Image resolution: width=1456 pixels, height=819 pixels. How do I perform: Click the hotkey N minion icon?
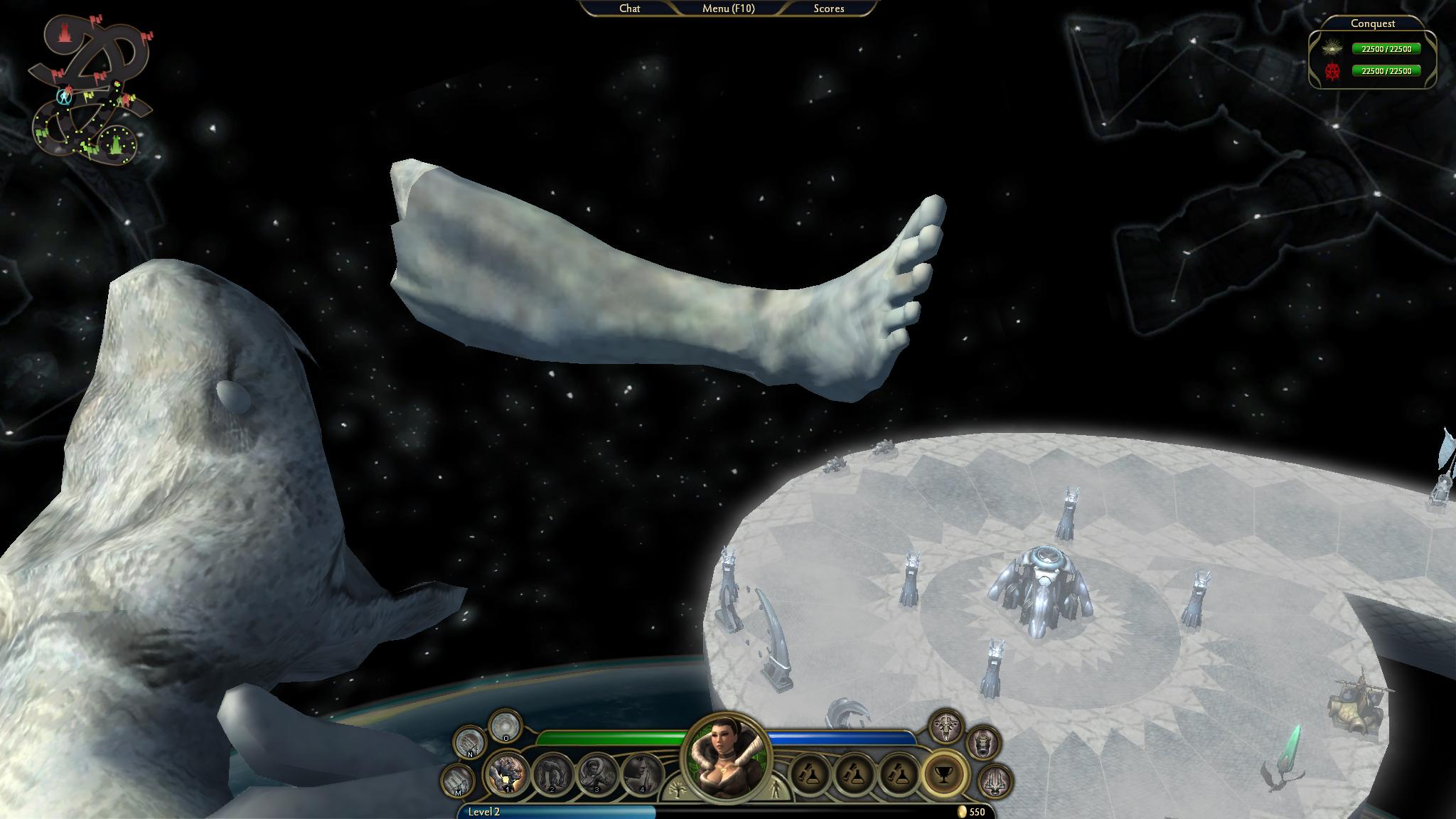click(x=469, y=743)
